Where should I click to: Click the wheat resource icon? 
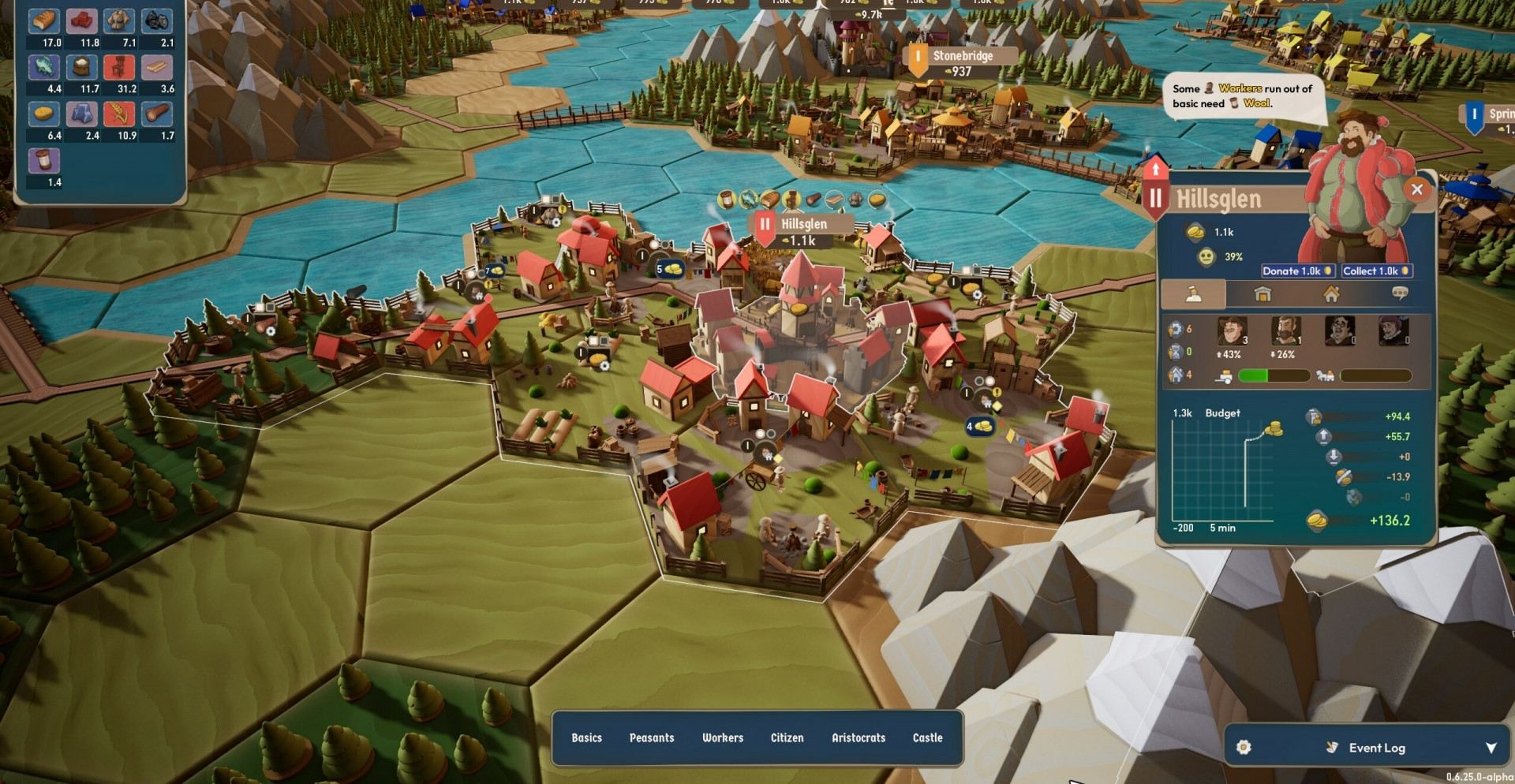tap(119, 114)
